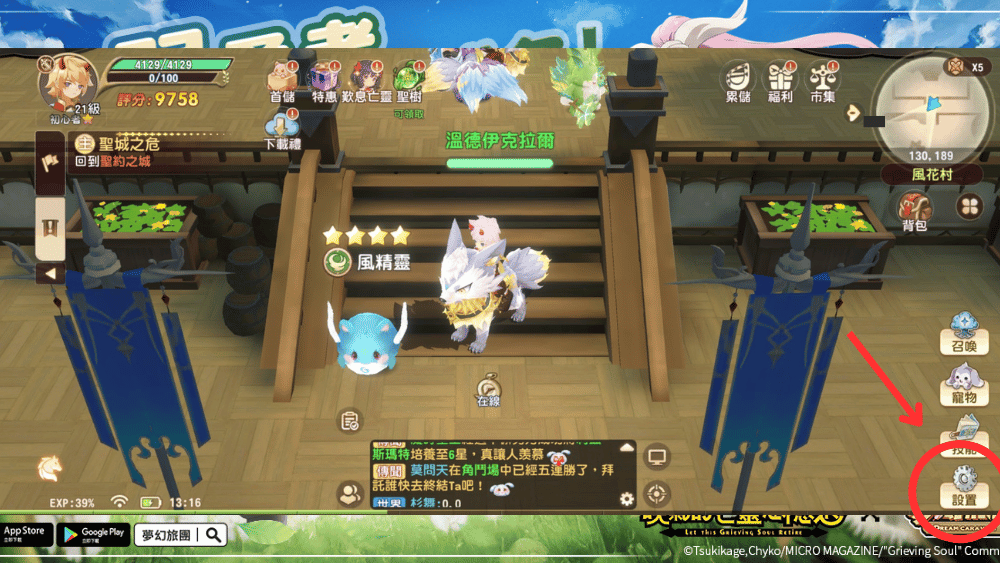Claim the 下載禮 download gift
The image size is (1000, 563).
coord(282,130)
